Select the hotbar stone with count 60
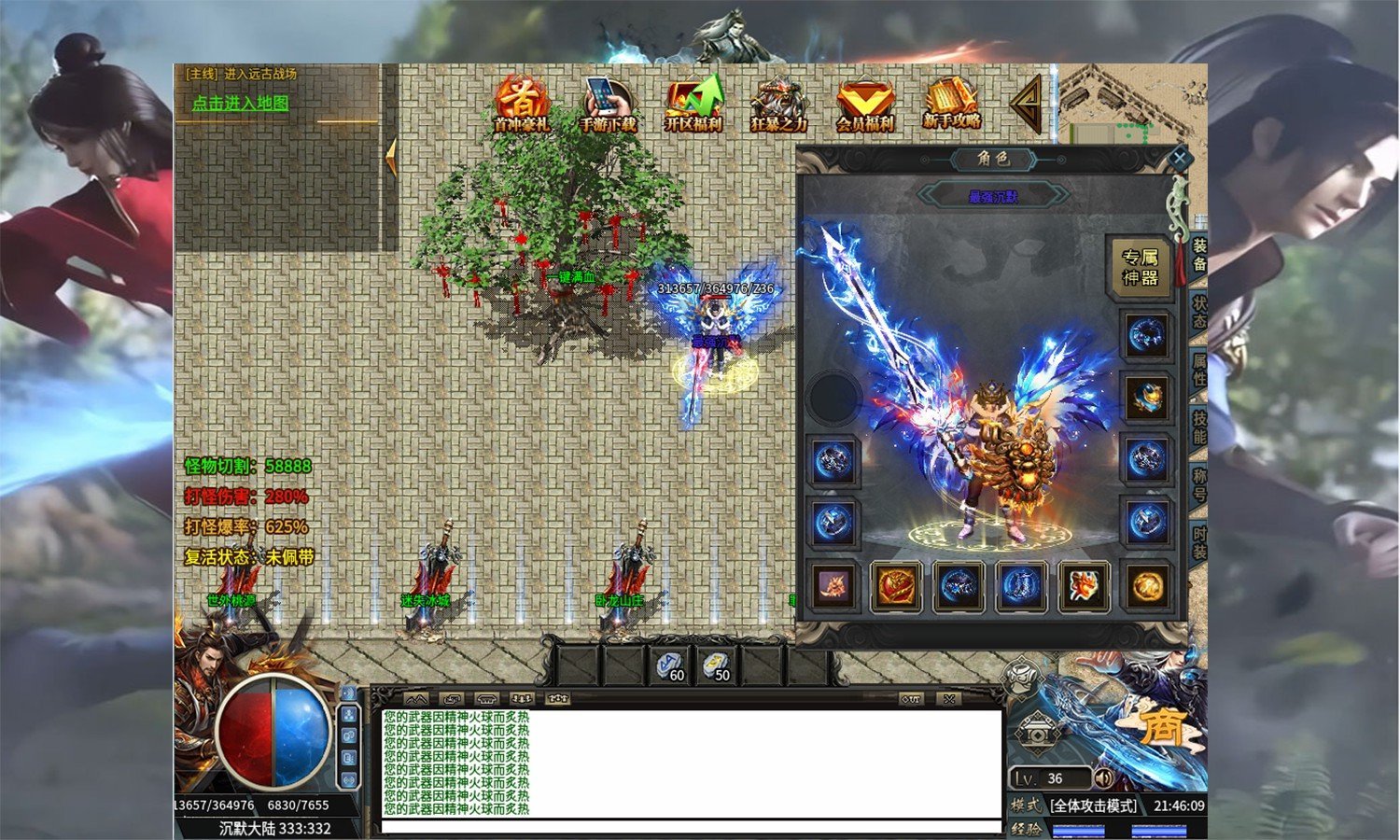Viewport: 1400px width, 840px height. tap(670, 666)
